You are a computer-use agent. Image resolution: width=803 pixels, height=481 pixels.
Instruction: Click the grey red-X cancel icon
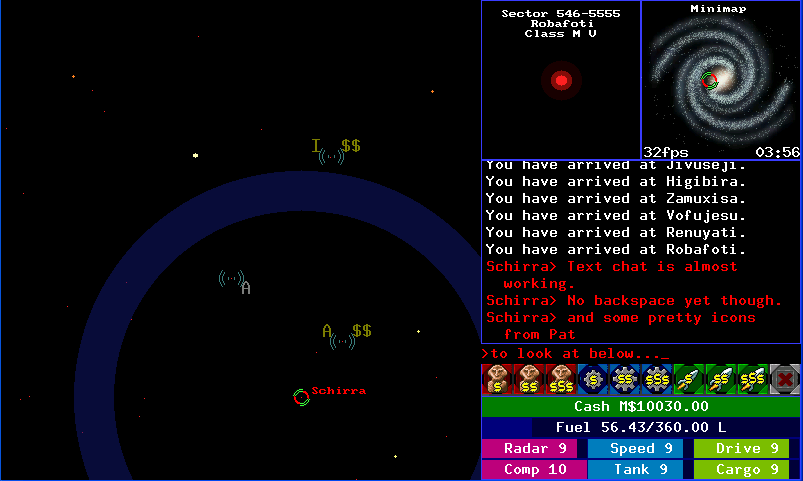coord(785,379)
